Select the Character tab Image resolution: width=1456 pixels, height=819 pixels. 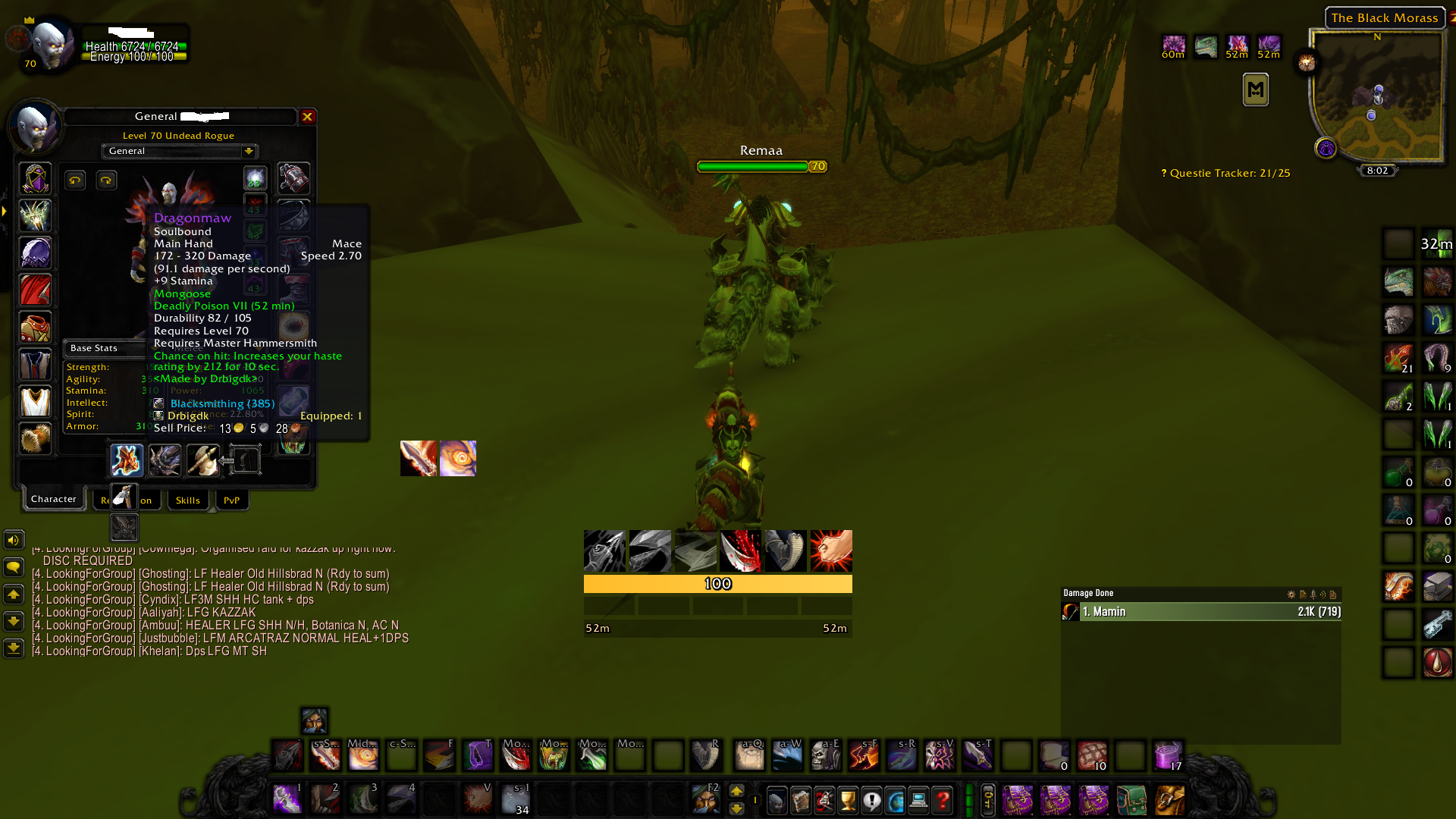point(54,499)
